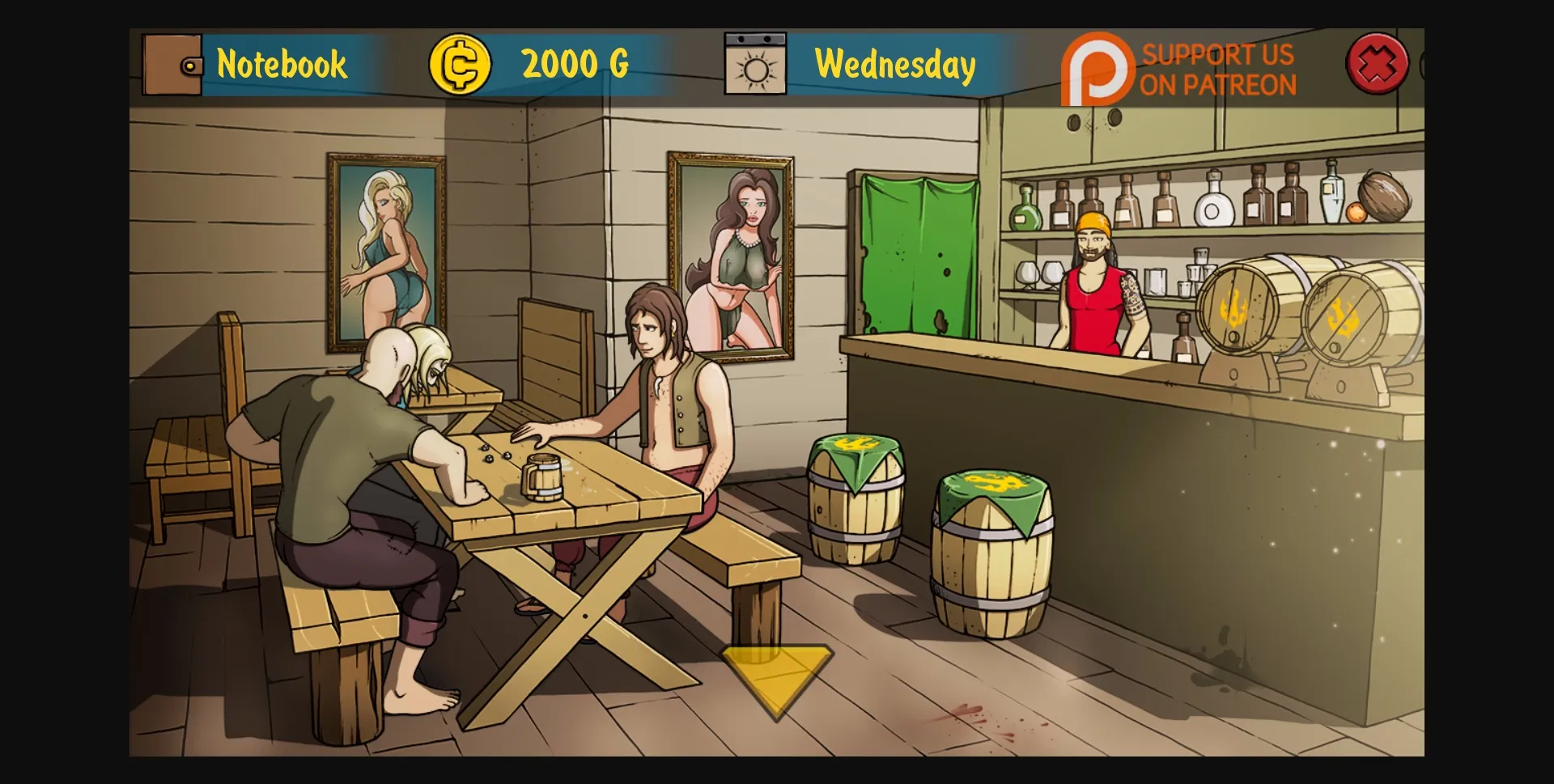1554x784 pixels.
Task: Open the calendar icon showing the sun
Action: 756,65
